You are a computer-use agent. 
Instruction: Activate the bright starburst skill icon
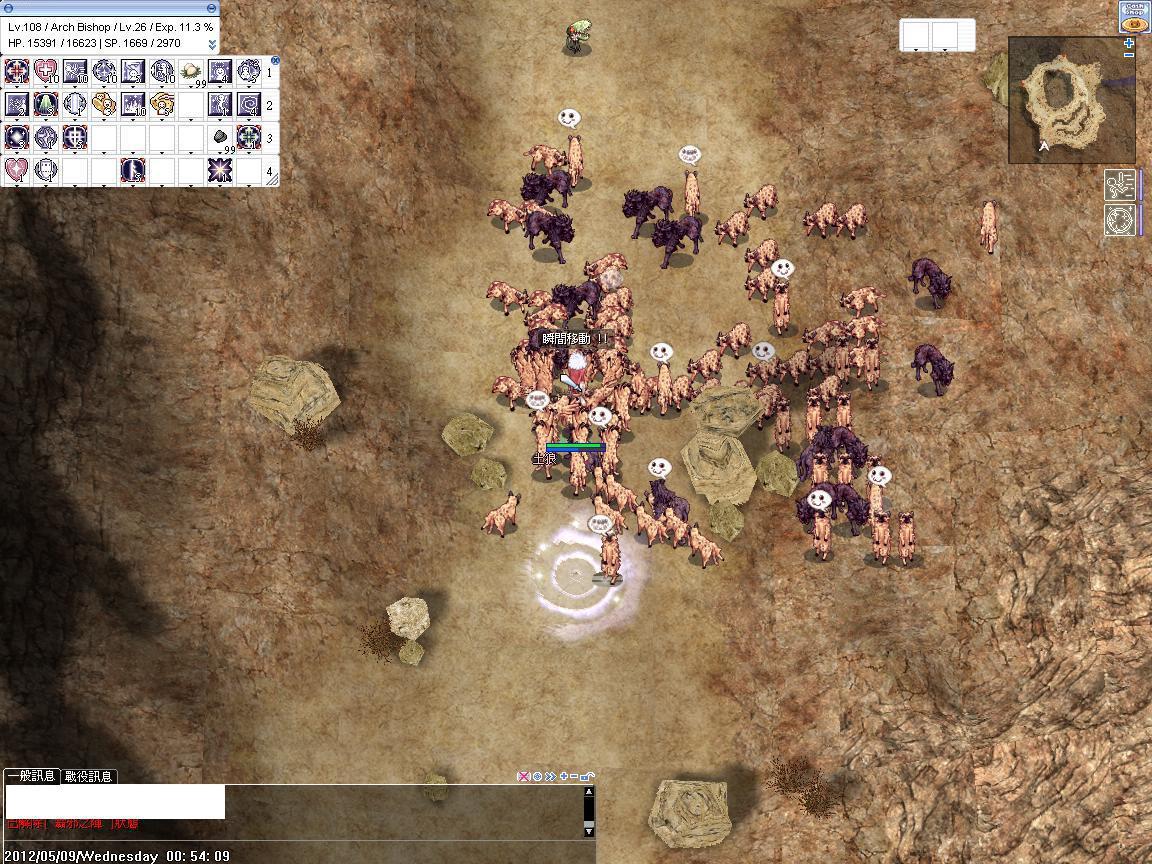[x=221, y=170]
